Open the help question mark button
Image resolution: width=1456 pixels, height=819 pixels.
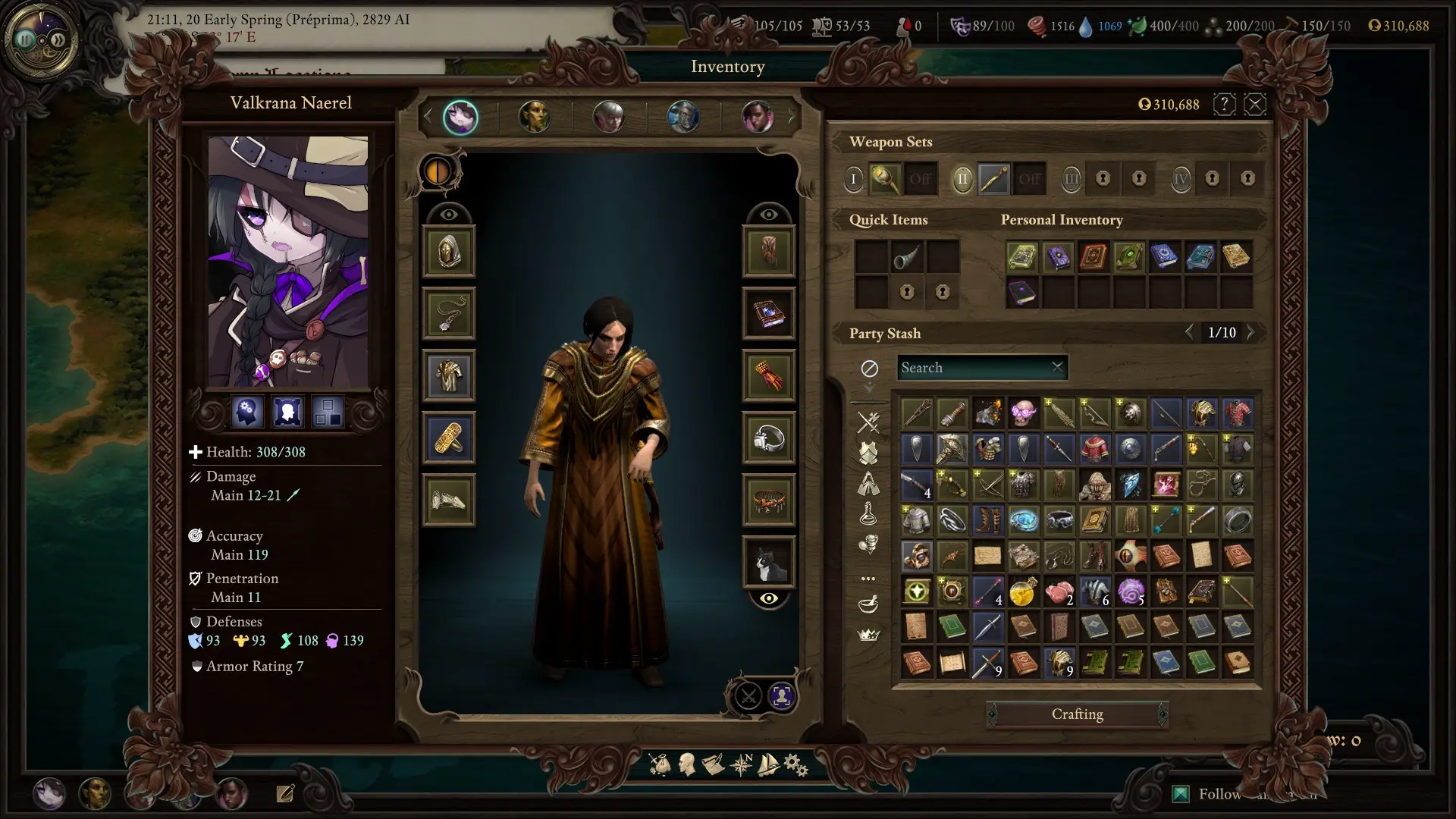click(1224, 105)
